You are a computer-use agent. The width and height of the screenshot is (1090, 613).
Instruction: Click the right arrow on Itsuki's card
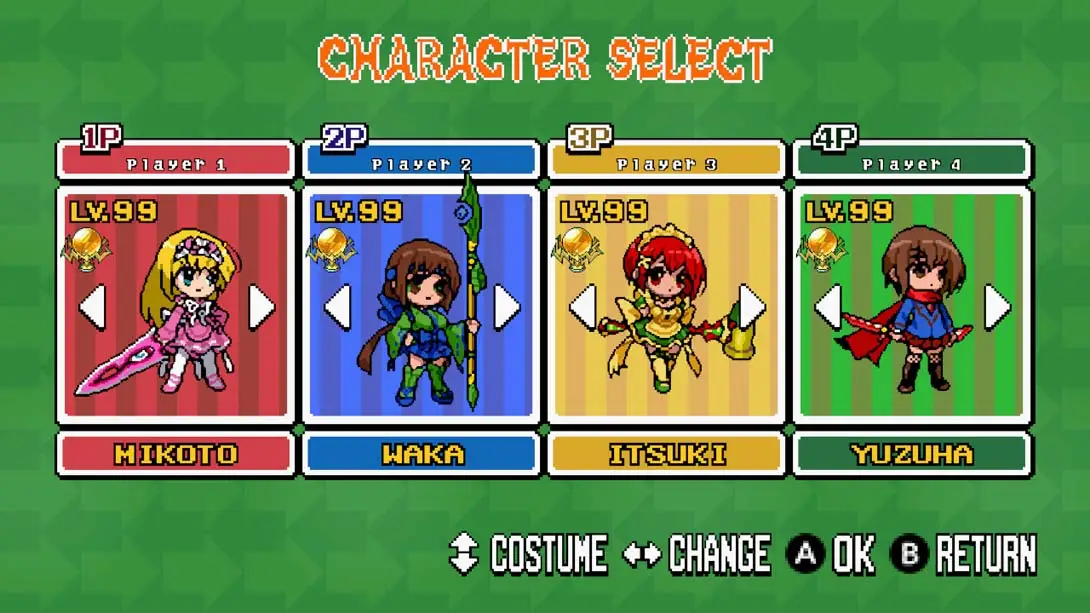click(x=752, y=307)
